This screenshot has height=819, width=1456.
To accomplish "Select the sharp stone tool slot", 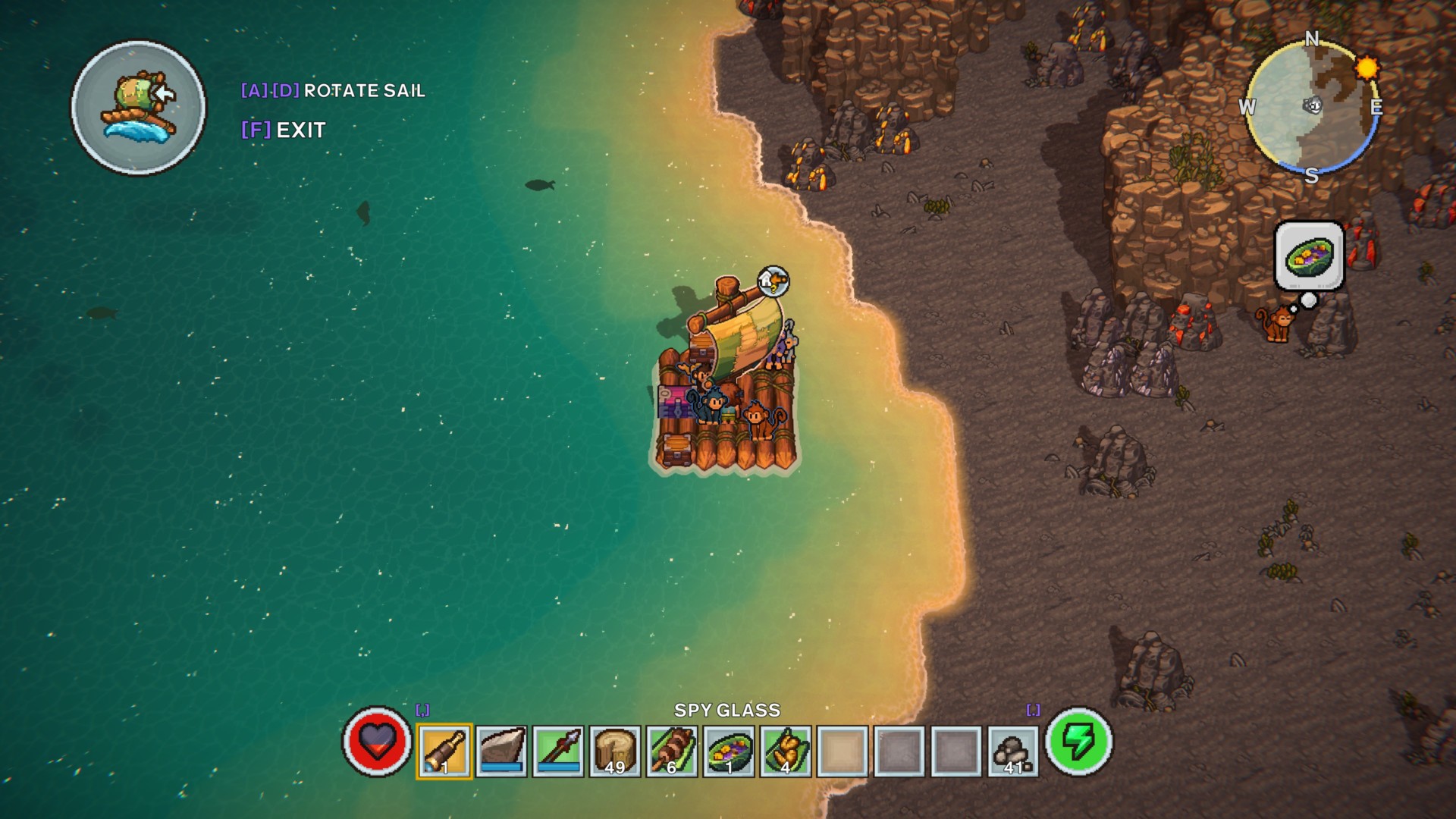I will tap(501, 751).
